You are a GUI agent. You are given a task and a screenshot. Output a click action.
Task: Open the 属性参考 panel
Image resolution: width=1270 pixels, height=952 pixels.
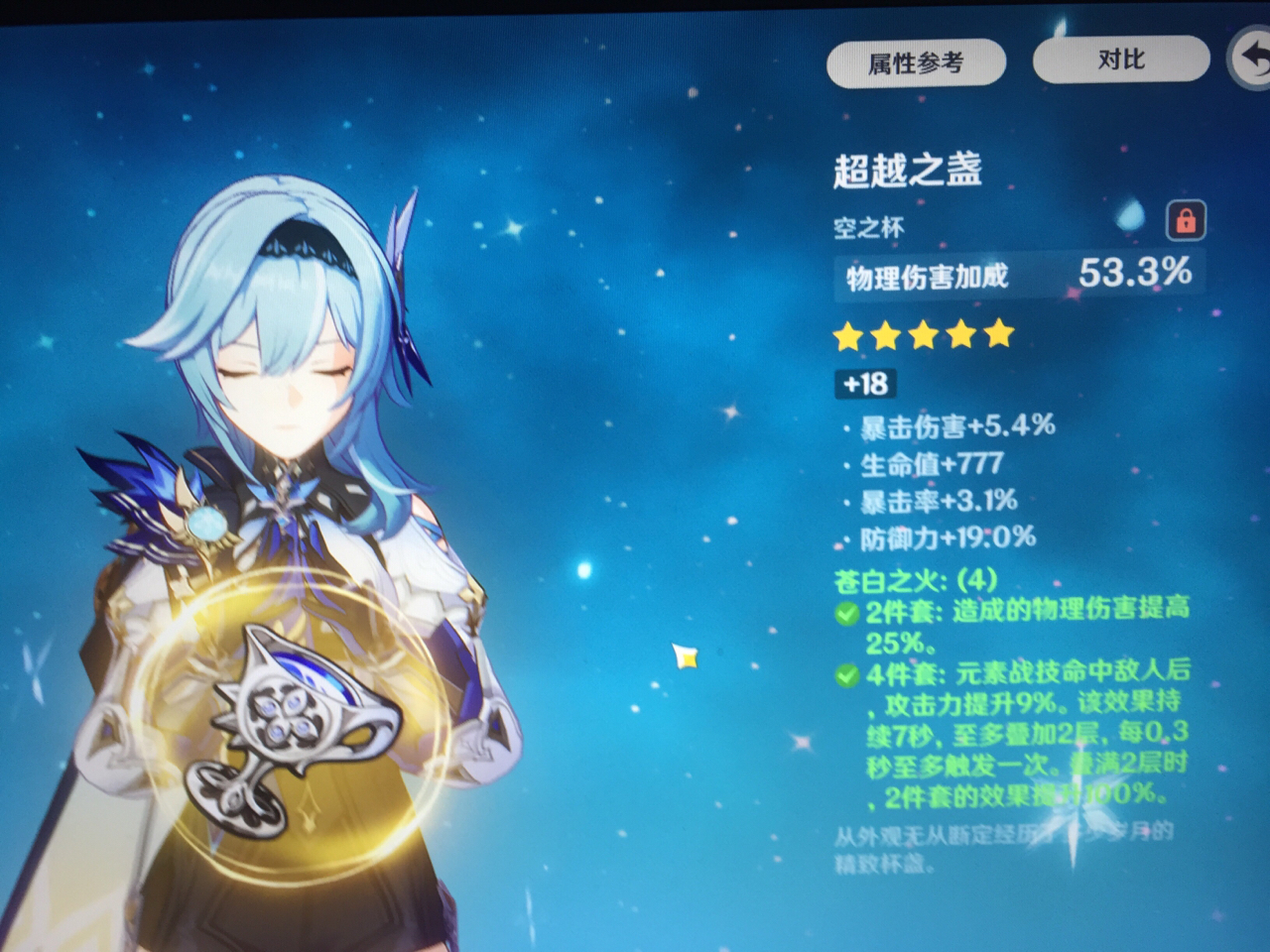coord(914,60)
